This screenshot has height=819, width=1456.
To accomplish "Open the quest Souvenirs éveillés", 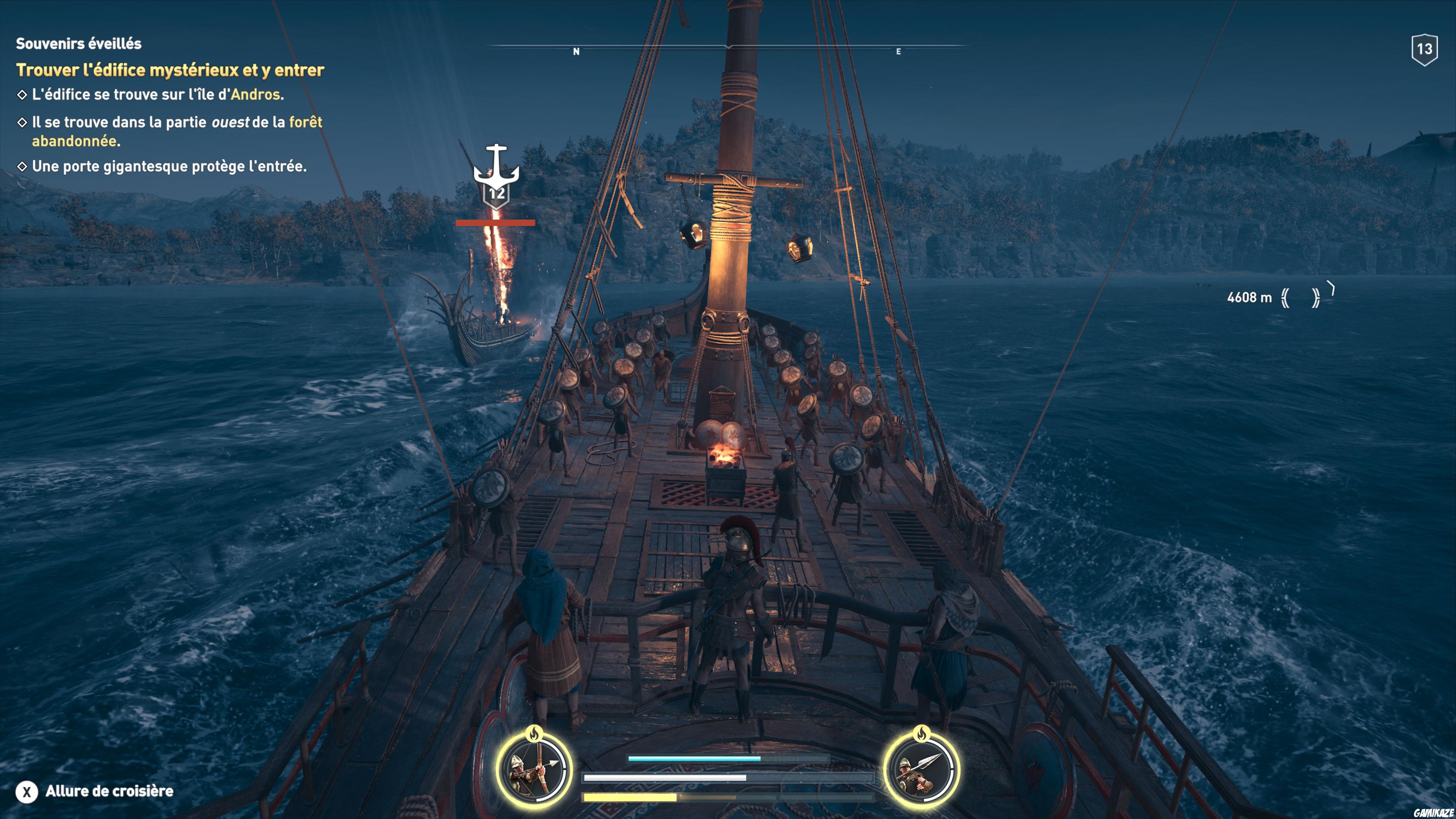I will [x=79, y=42].
